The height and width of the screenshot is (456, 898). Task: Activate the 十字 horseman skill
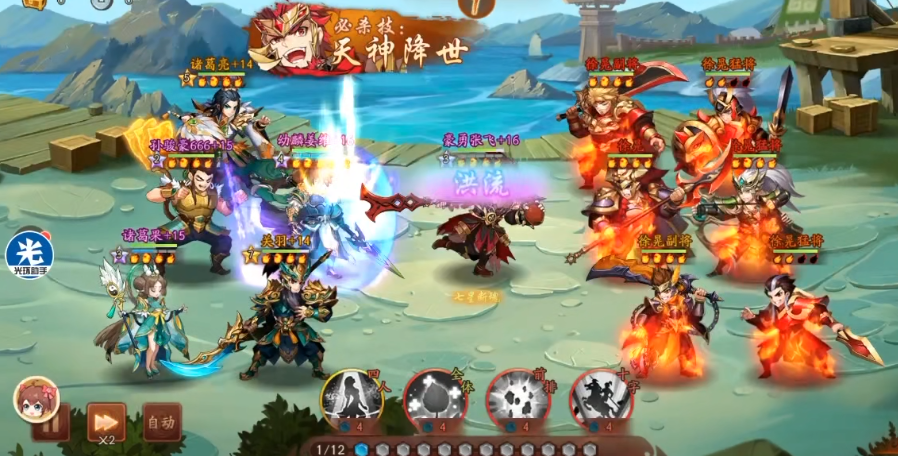(600, 399)
